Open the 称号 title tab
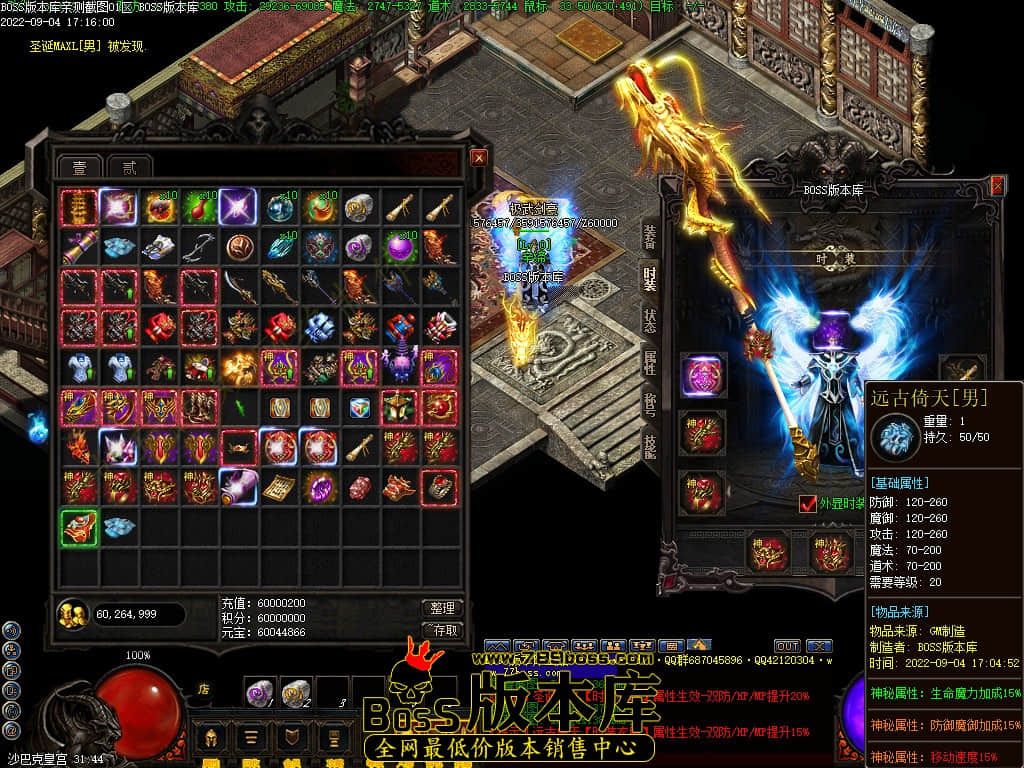 (x=650, y=404)
